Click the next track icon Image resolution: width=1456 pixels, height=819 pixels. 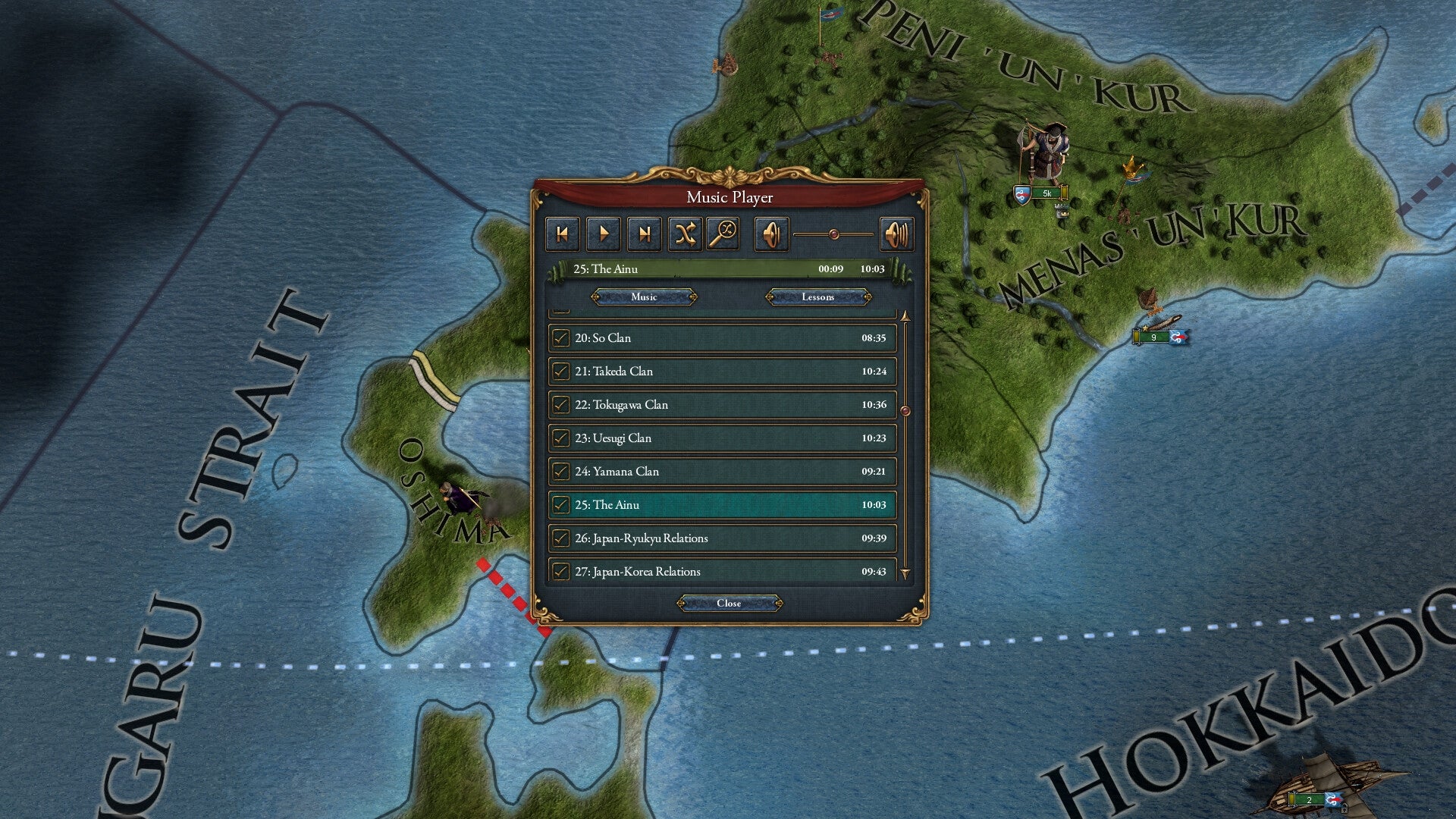[644, 234]
